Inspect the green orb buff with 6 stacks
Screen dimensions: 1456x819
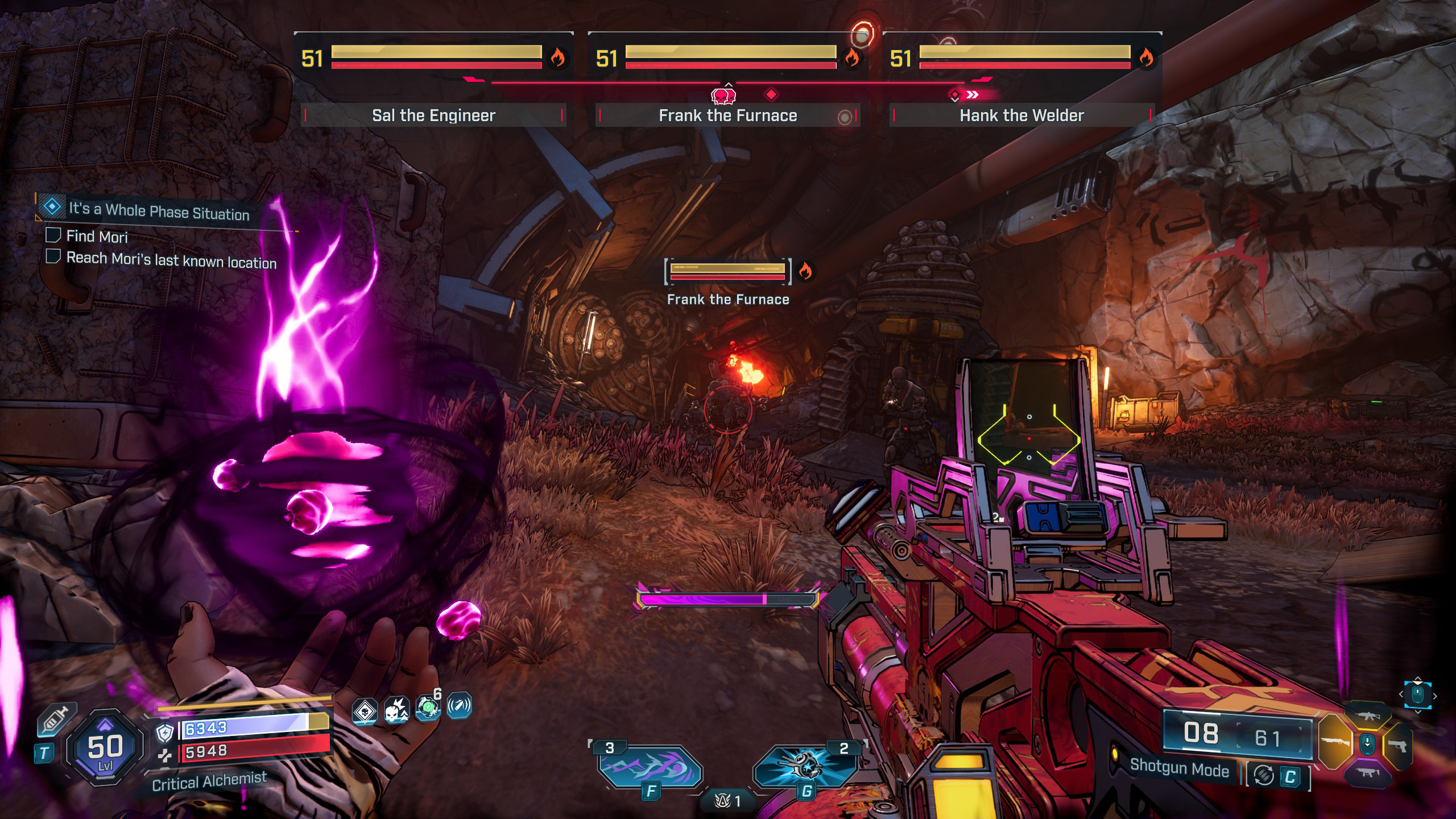(428, 707)
